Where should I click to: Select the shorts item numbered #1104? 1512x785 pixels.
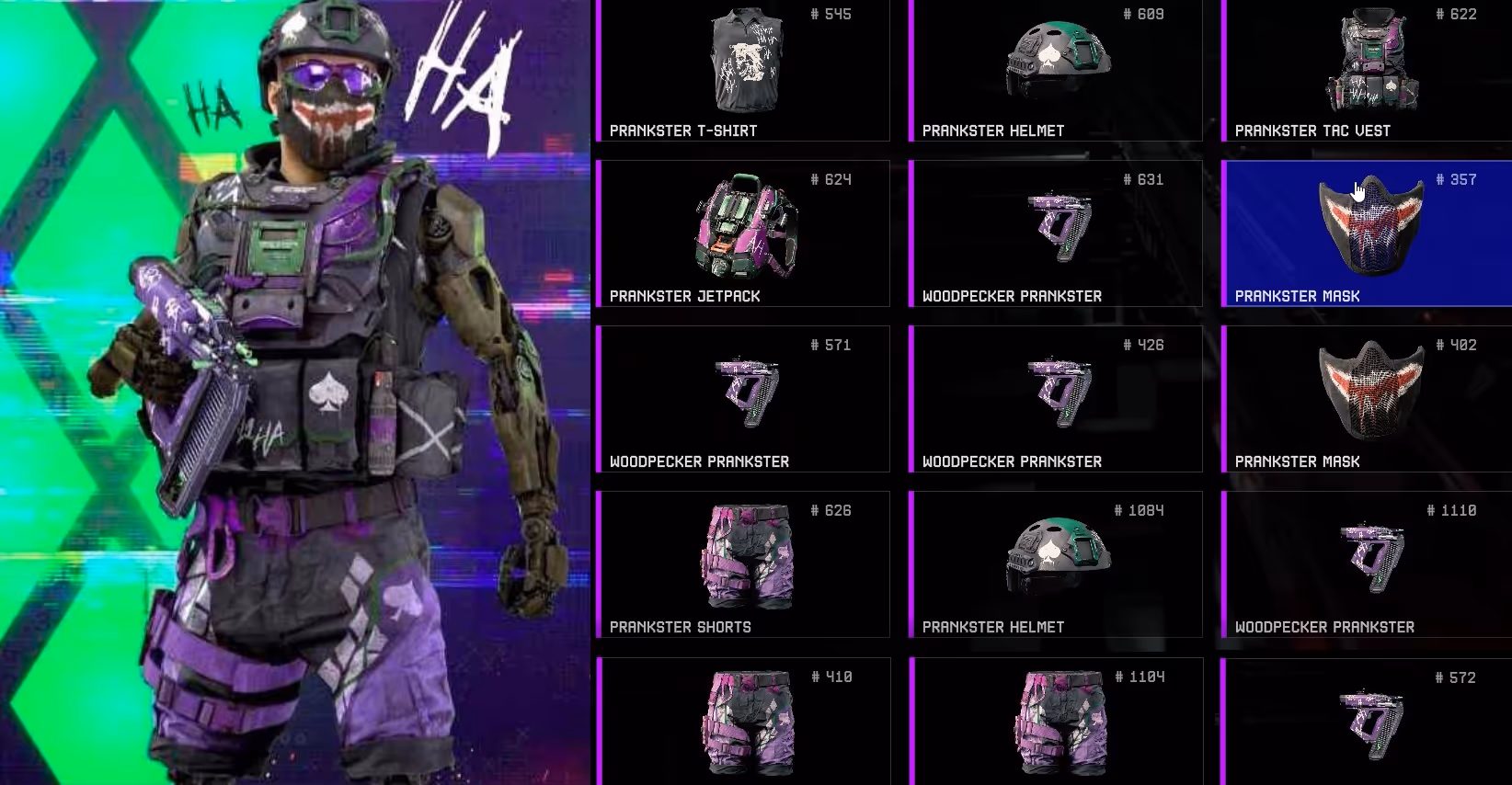point(1058,722)
